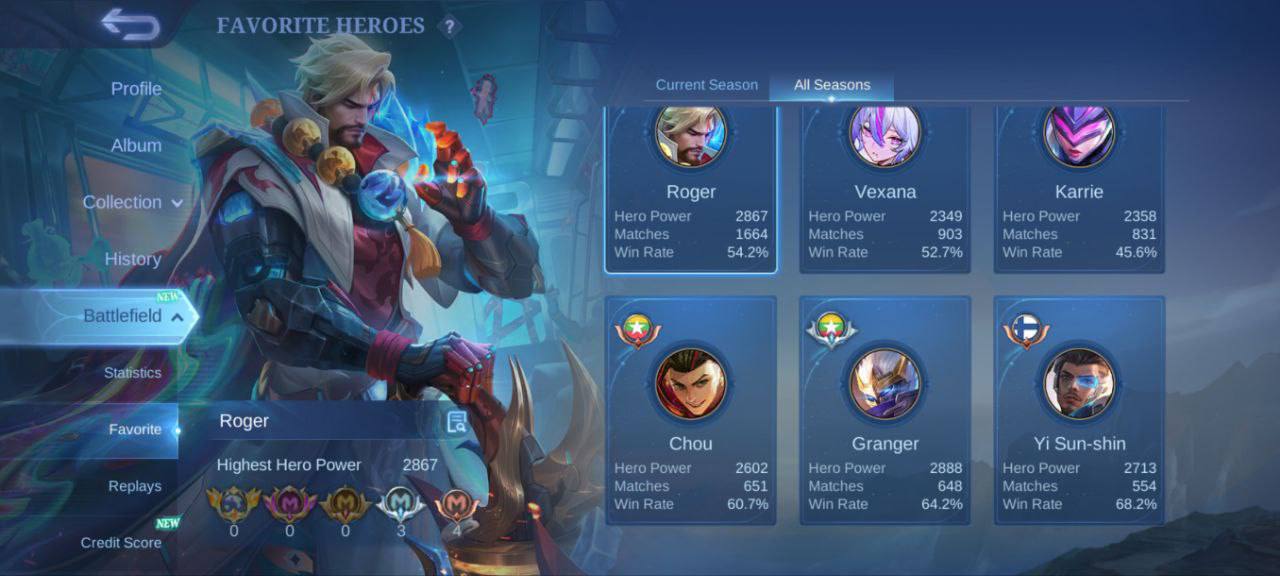Viewport: 1280px width, 576px height.
Task: Open the Favorite Heroes help question mark
Action: (450, 27)
